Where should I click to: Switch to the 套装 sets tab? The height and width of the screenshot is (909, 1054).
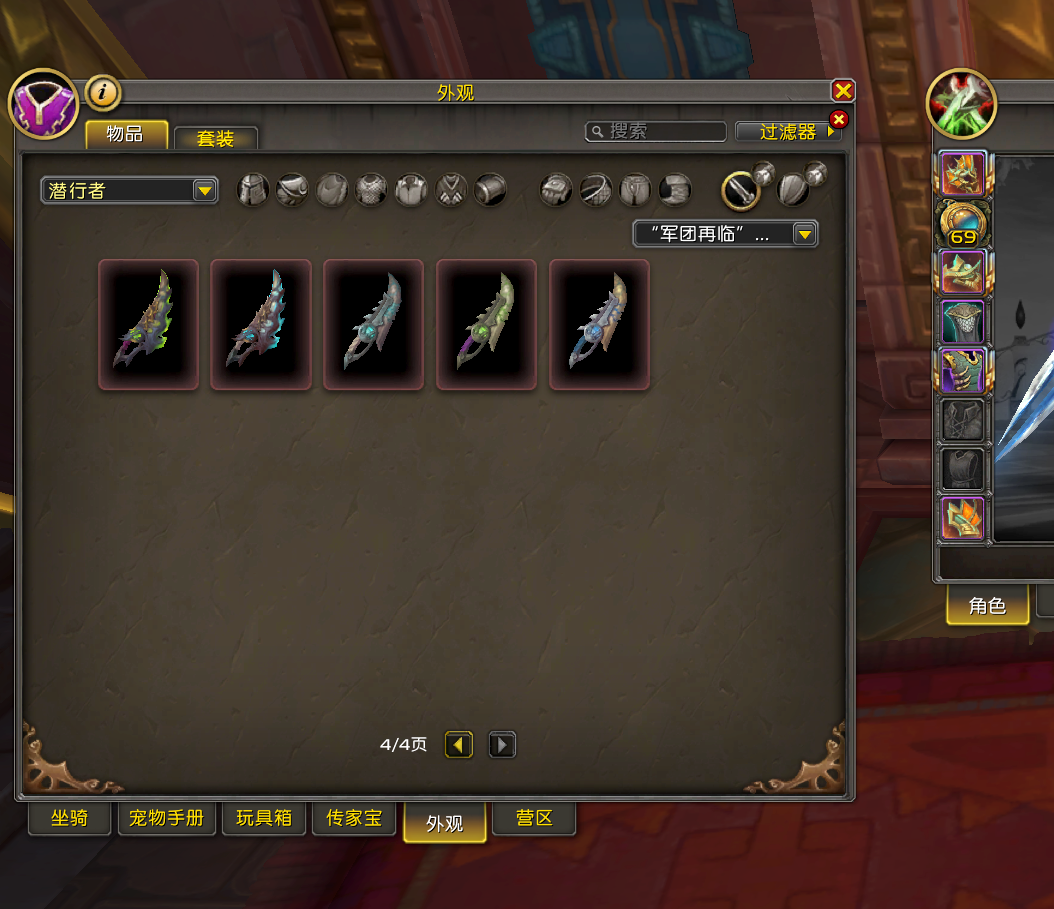[215, 138]
